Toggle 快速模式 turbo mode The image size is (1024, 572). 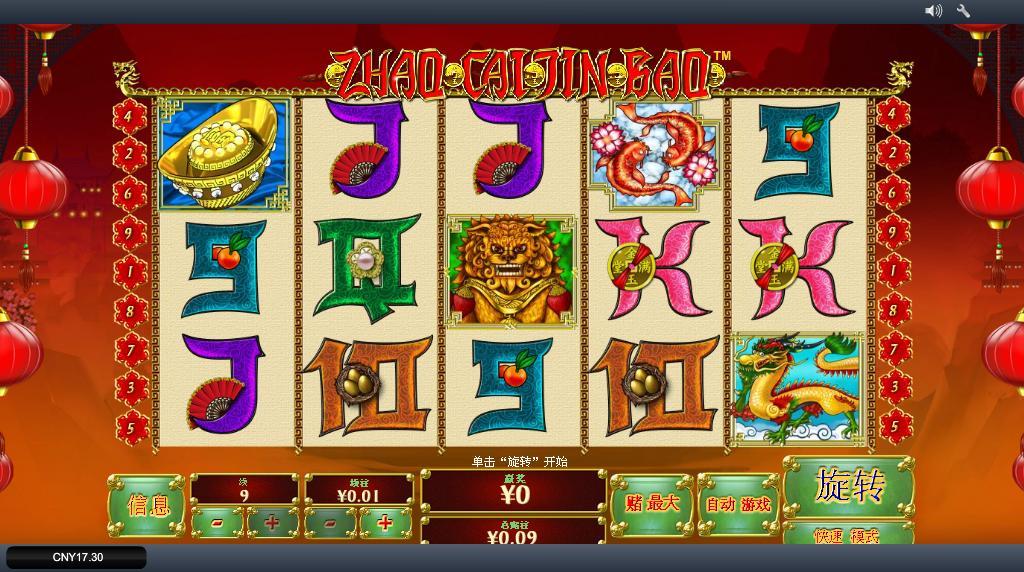(847, 535)
